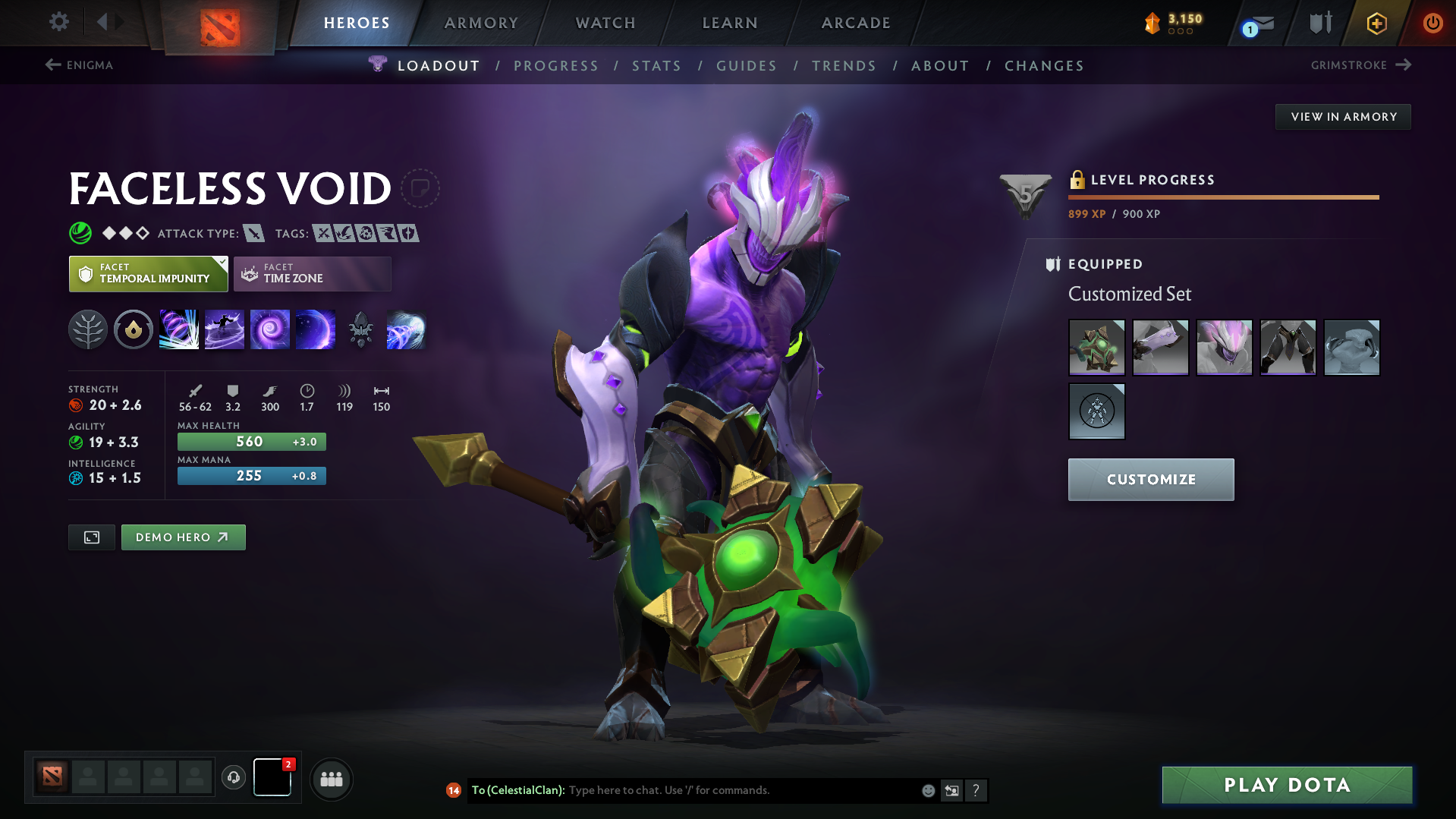
Task: Open the Stats section
Action: click(656, 65)
